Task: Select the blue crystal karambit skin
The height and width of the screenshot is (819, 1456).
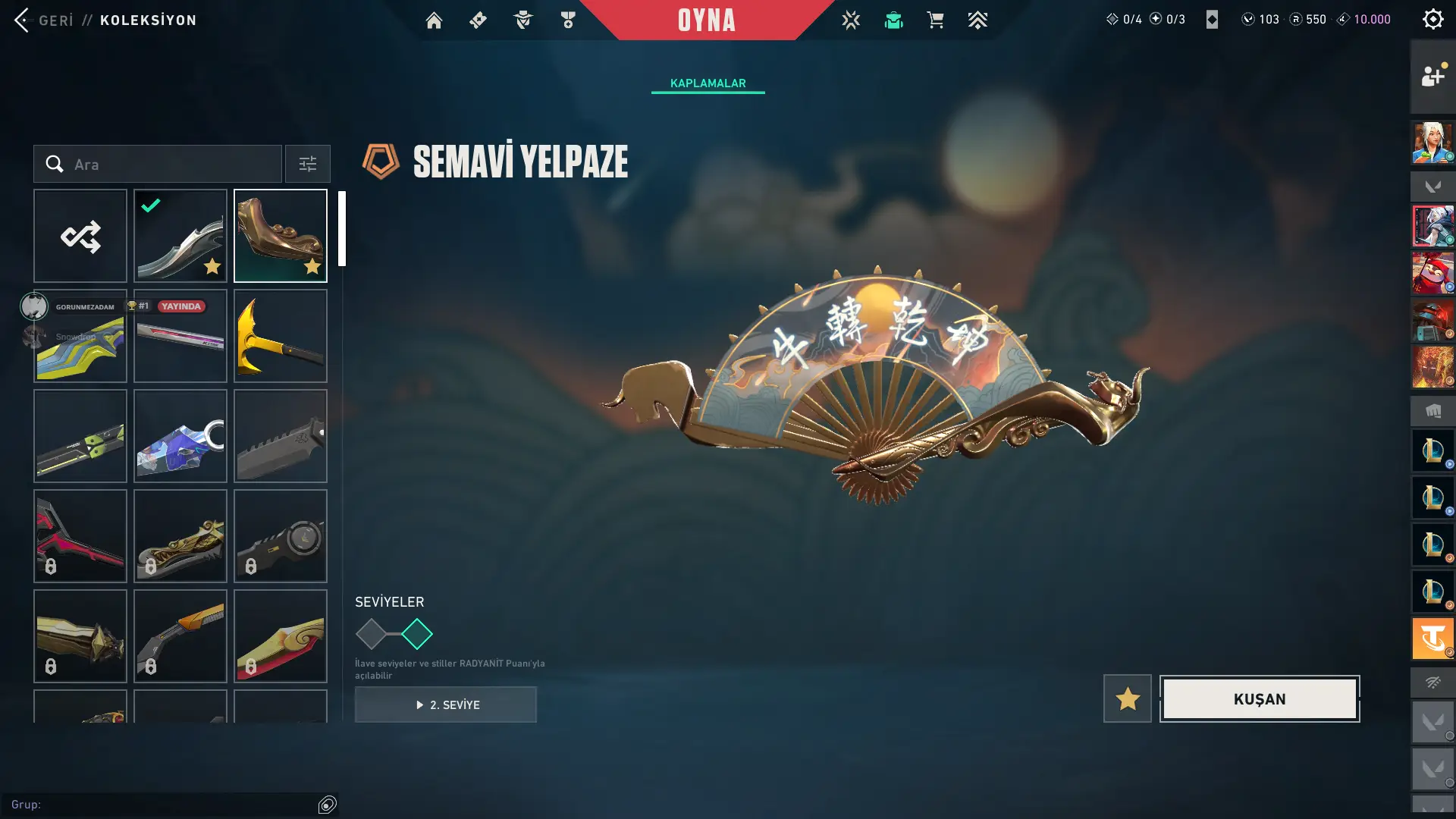Action: coord(180,436)
